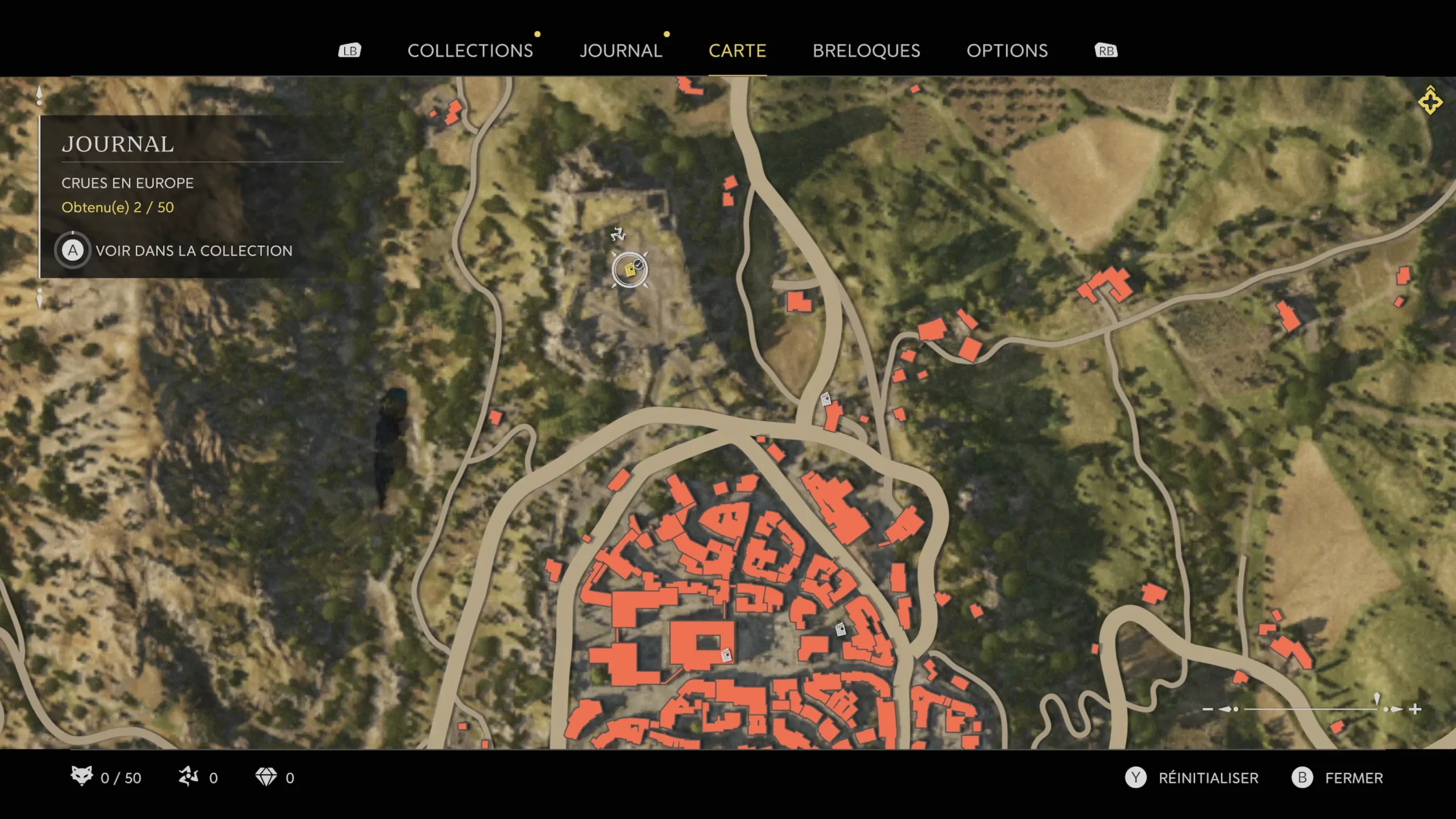The width and height of the screenshot is (1456, 819).
Task: Click the yellow compass icon in the map corner
Action: click(1430, 101)
